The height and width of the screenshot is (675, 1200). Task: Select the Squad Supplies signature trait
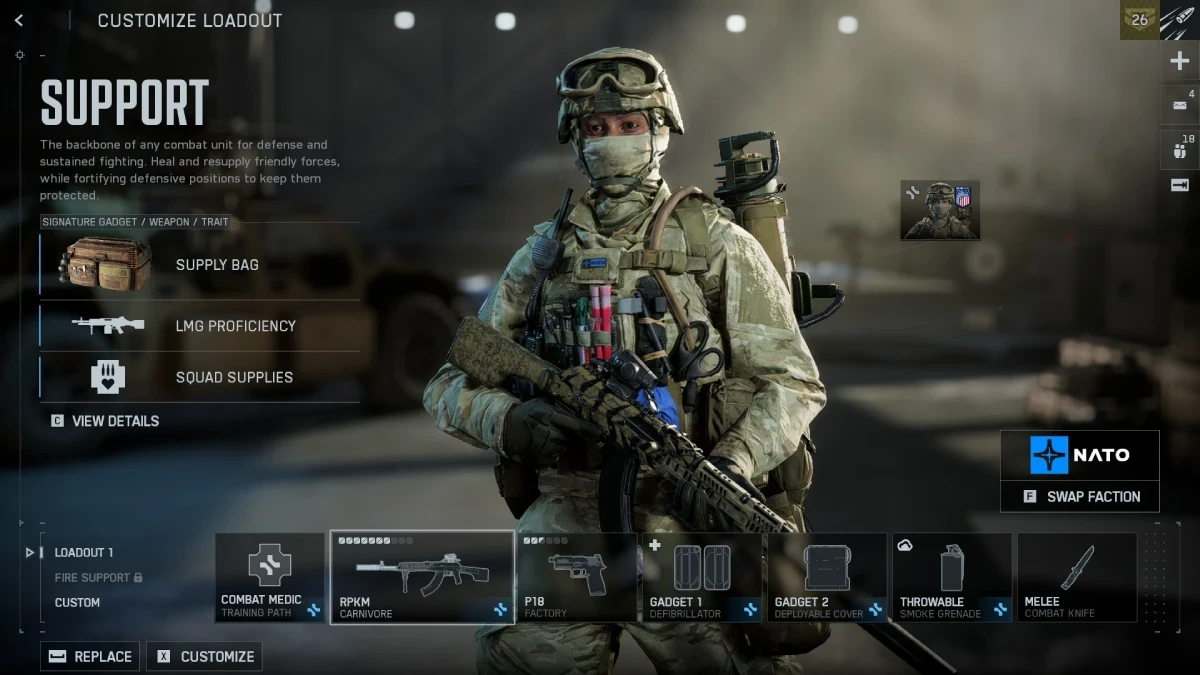(x=200, y=377)
